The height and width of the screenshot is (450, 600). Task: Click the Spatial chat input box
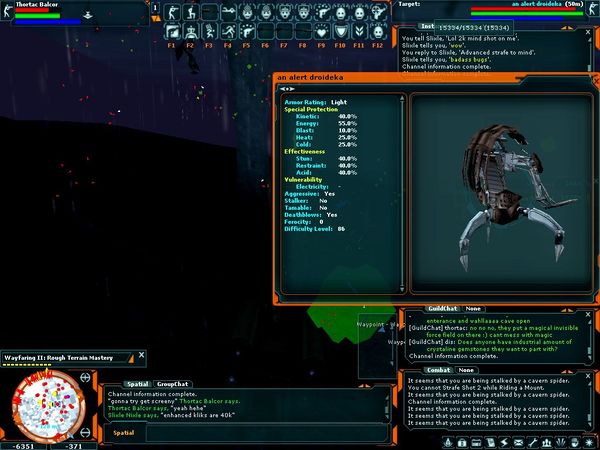click(x=240, y=432)
